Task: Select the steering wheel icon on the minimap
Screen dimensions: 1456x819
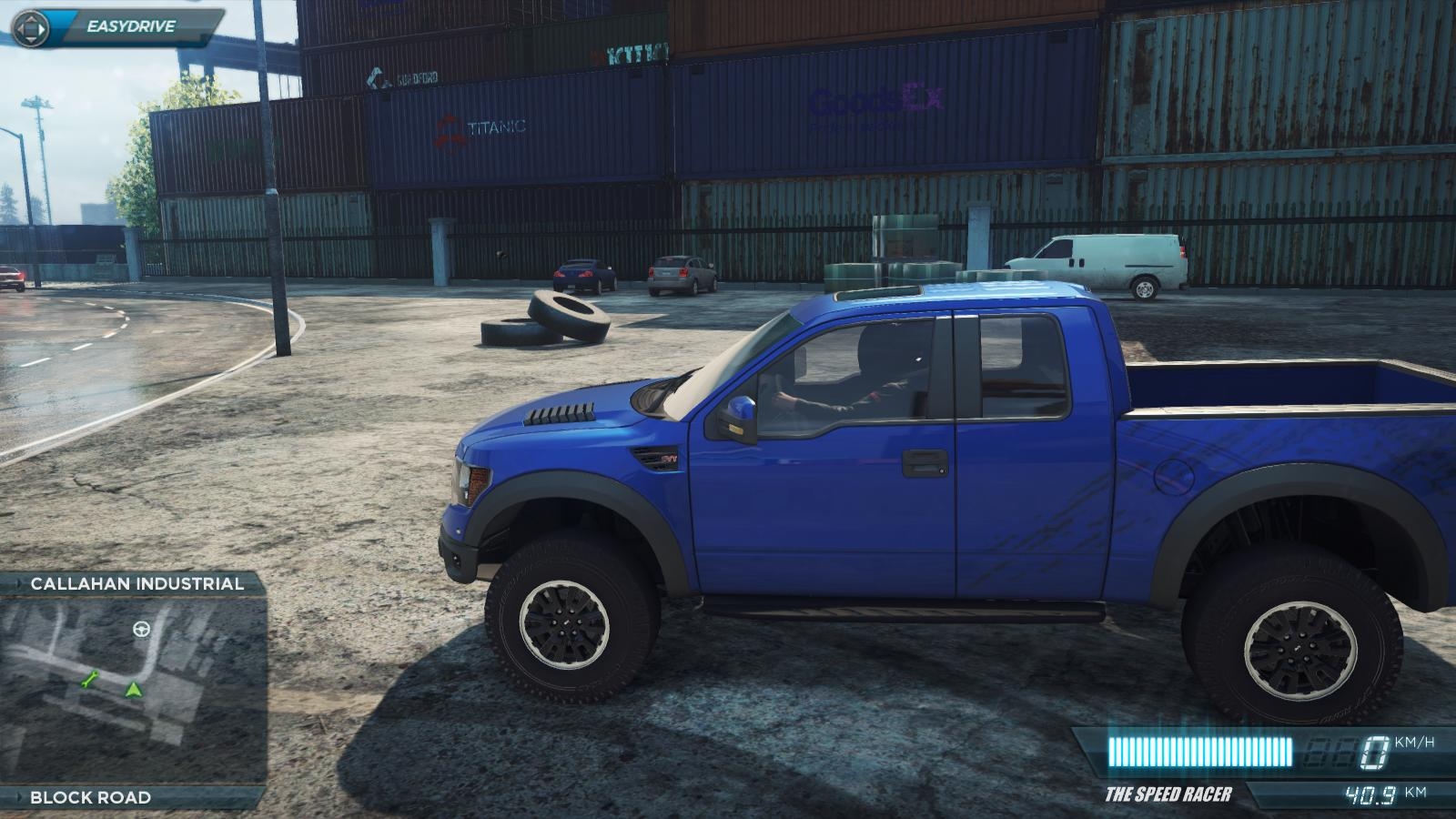Action: pyautogui.click(x=142, y=630)
